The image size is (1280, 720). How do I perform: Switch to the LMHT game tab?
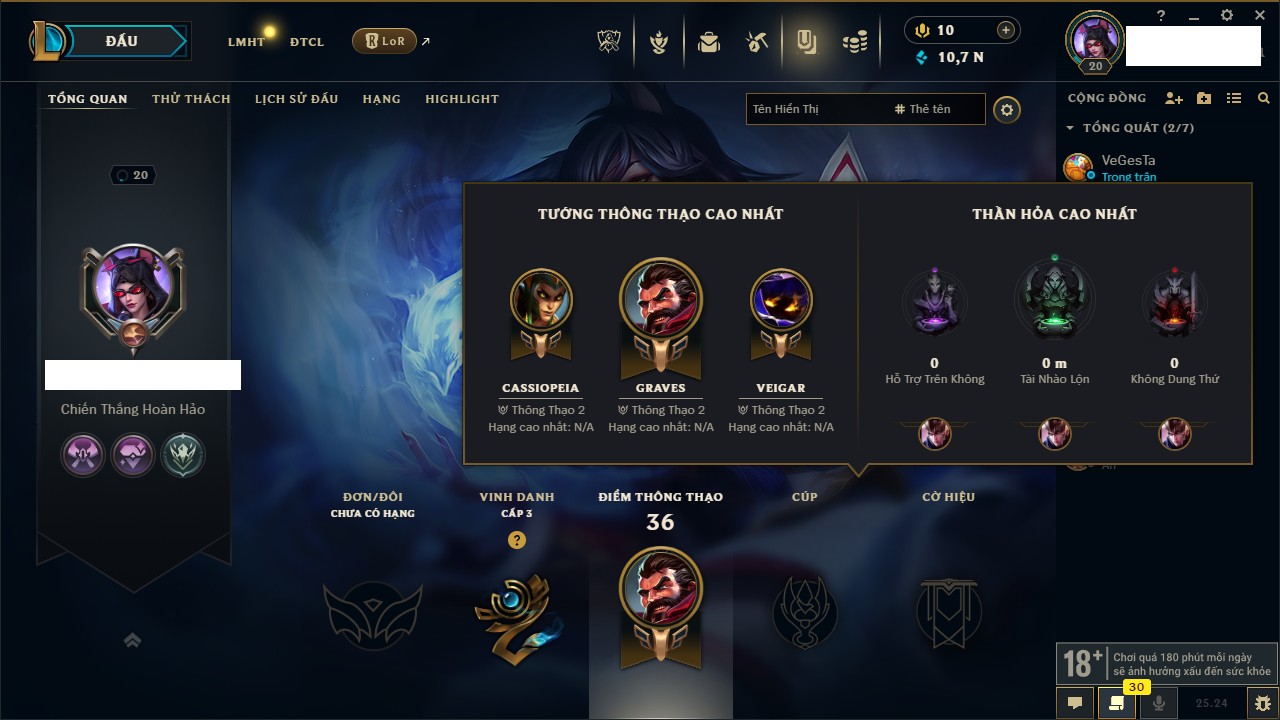click(x=246, y=42)
